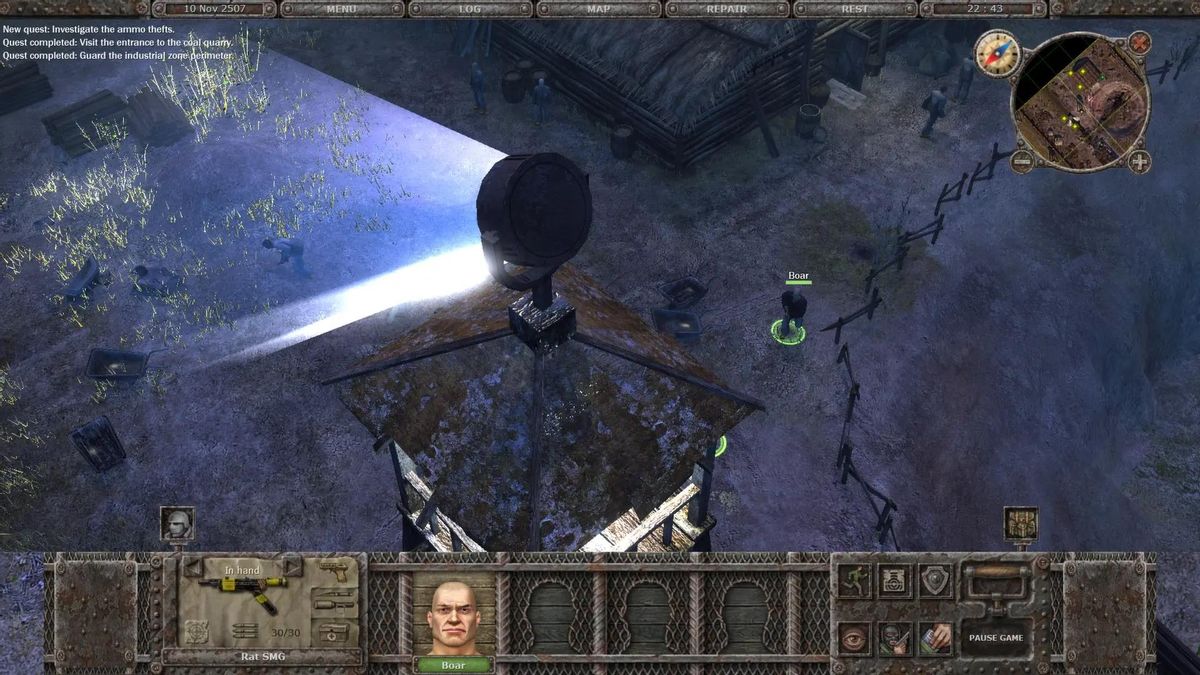Zoom out the minimap with minus button

(x=1022, y=160)
